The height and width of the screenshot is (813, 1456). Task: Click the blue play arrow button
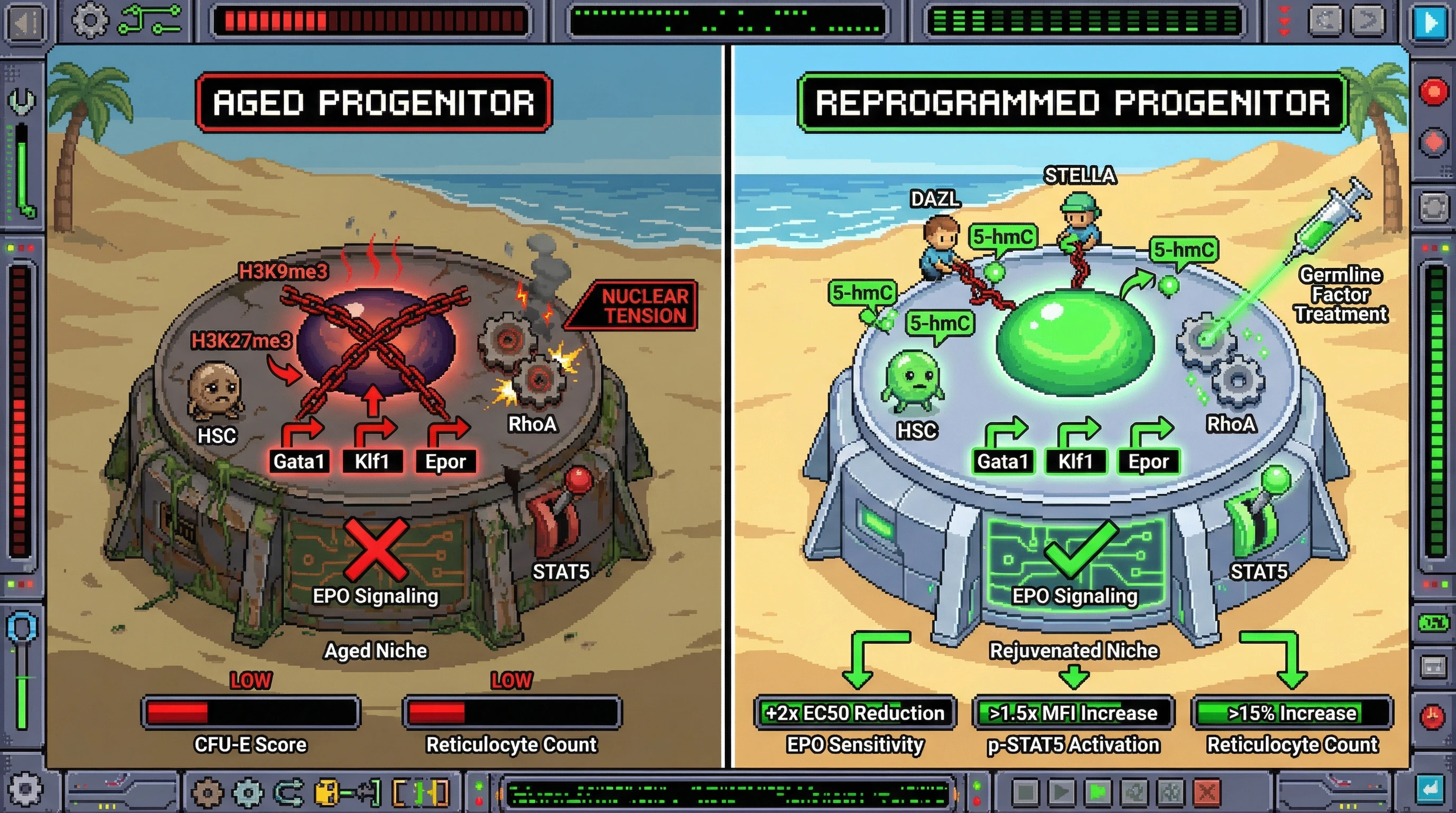(x=1430, y=23)
